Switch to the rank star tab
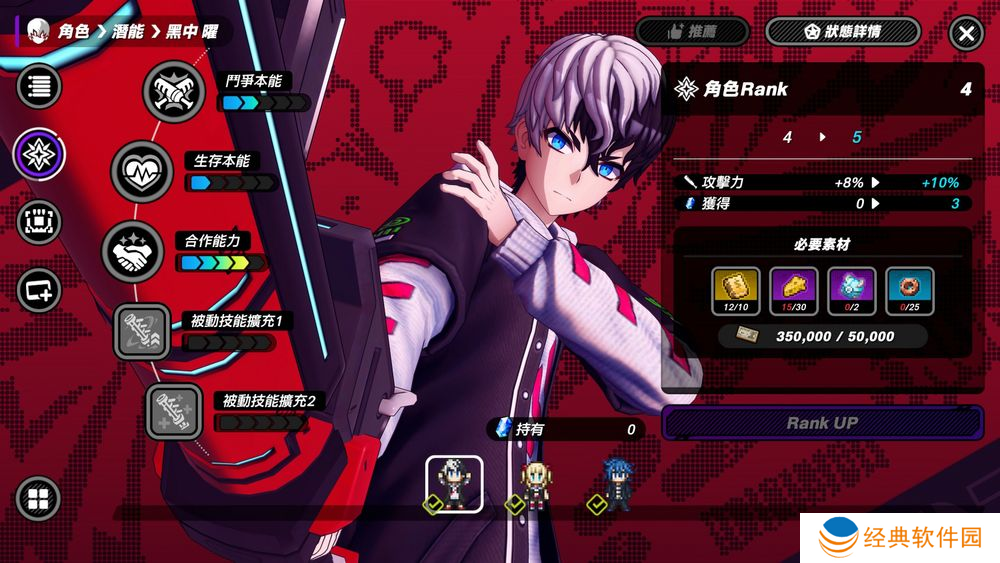1000x563 pixels. pos(39,154)
